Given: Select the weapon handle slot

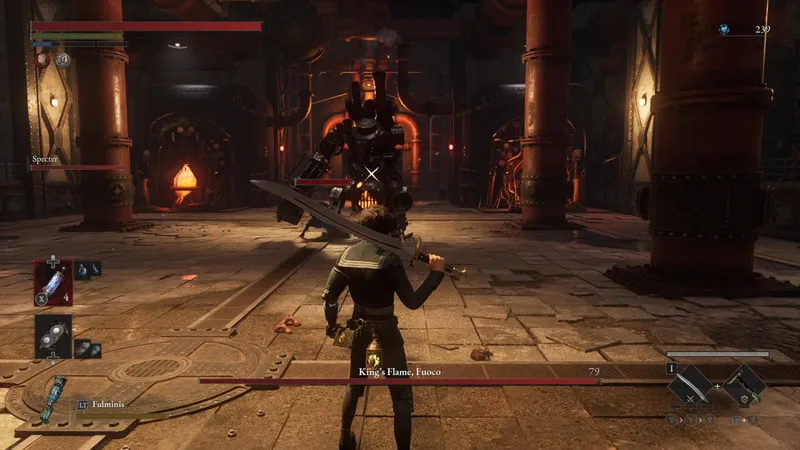Looking at the screenshot, I should (x=745, y=385).
